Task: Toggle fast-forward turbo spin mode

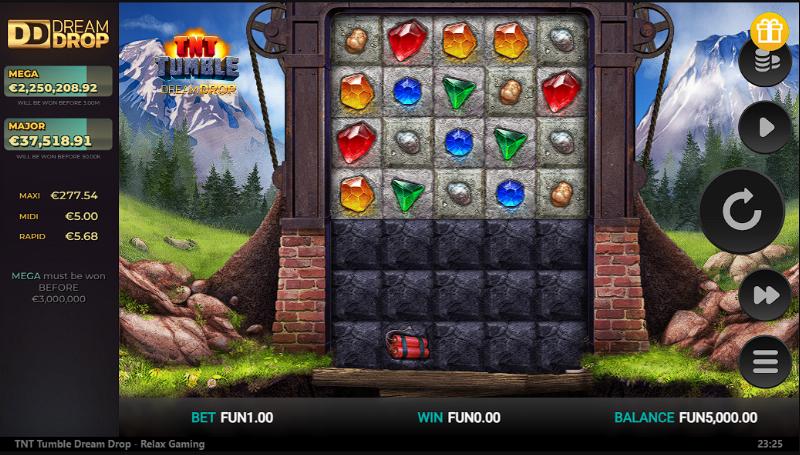Action: [765, 295]
